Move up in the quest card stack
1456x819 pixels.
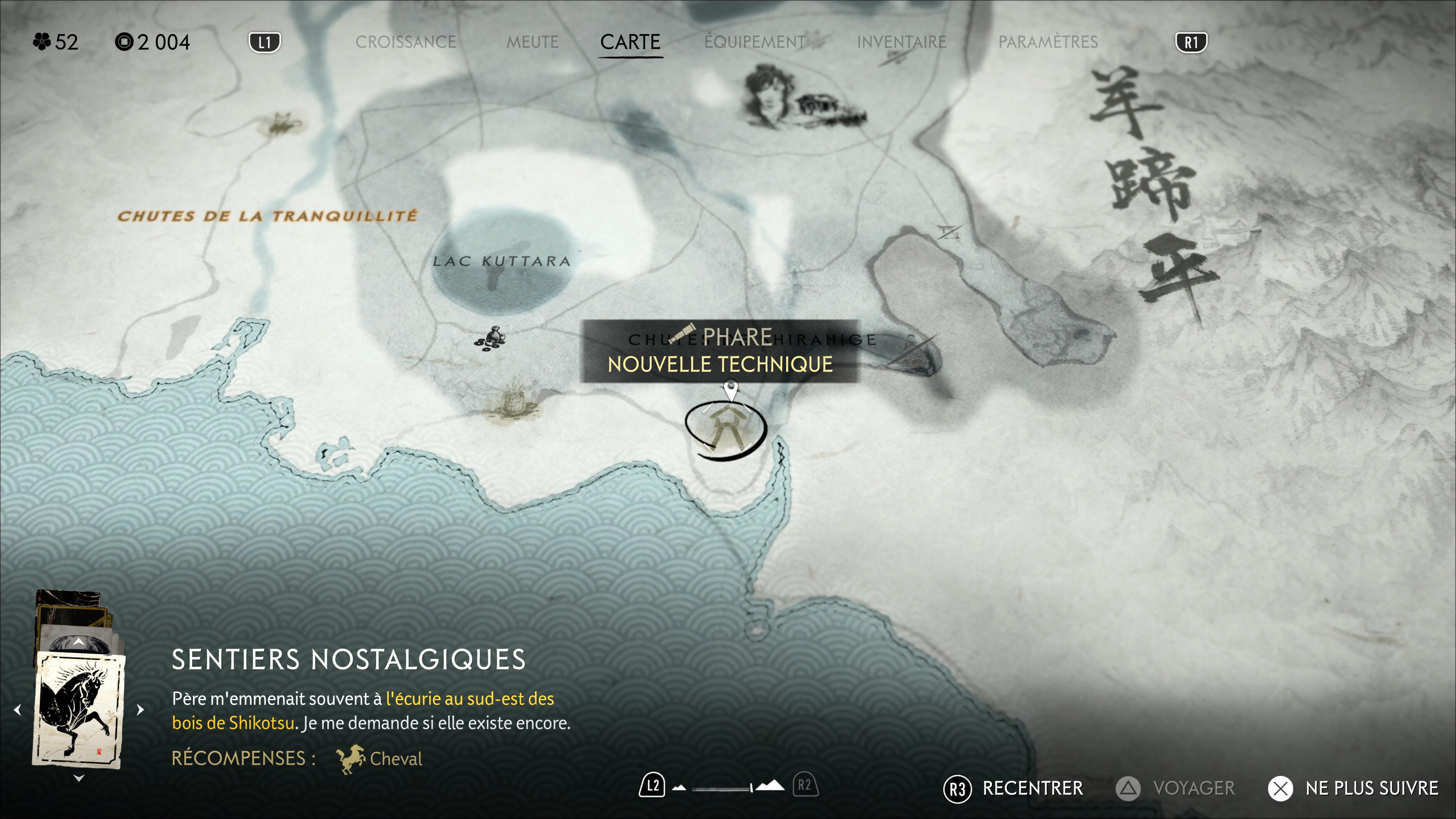[x=78, y=642]
